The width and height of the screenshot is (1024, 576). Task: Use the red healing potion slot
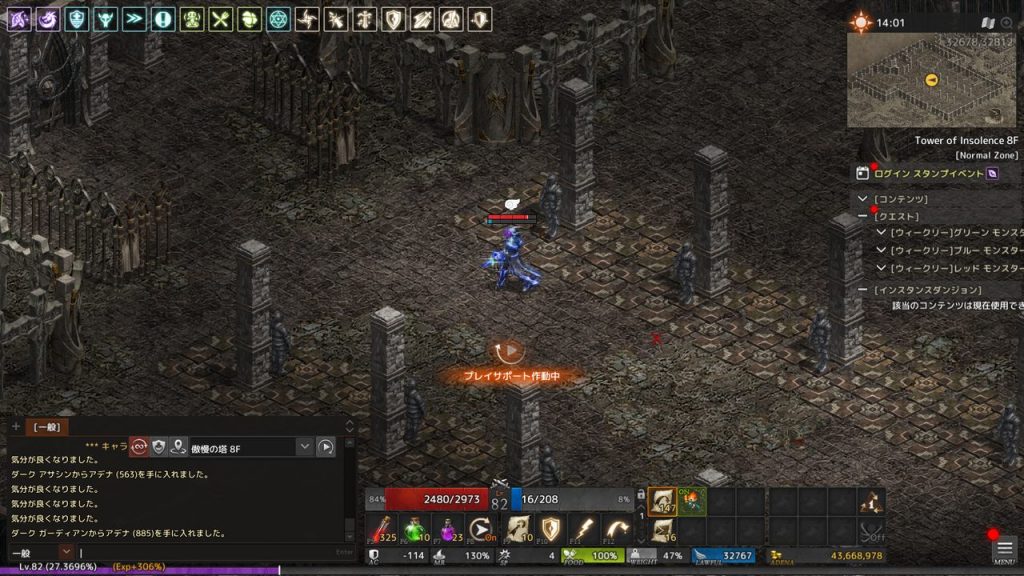[x=381, y=529]
